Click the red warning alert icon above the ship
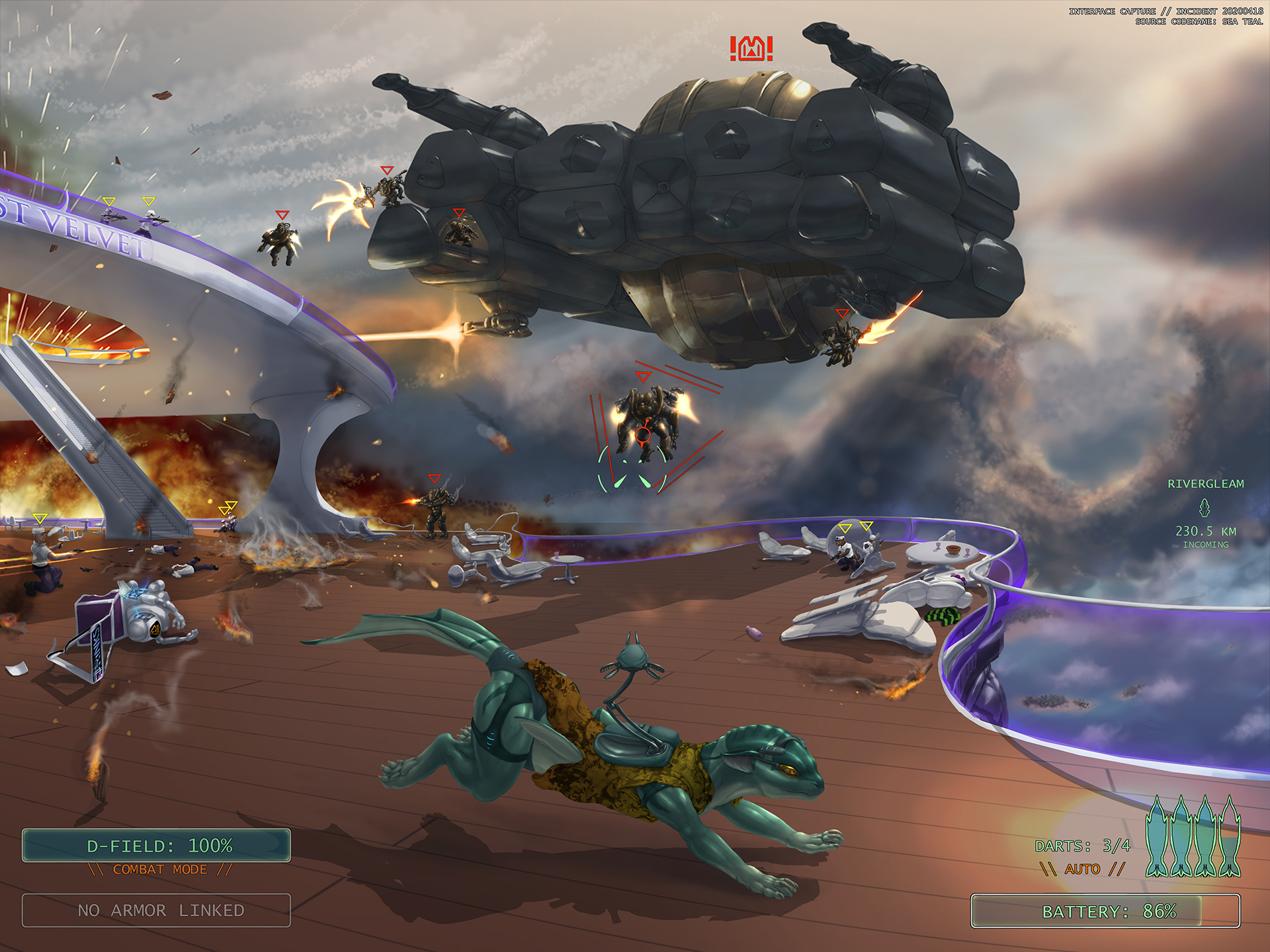 click(x=751, y=49)
